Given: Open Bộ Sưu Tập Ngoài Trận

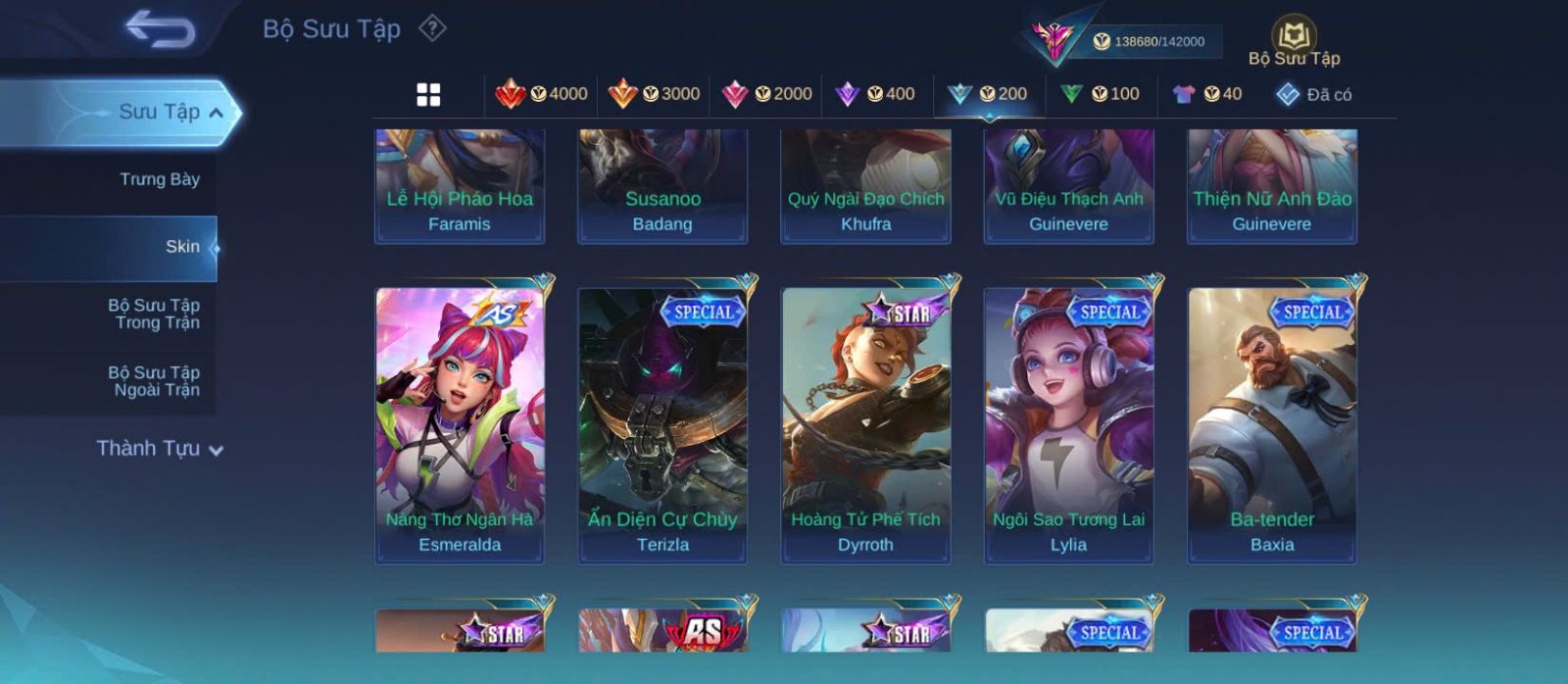Looking at the screenshot, I should coord(154,381).
